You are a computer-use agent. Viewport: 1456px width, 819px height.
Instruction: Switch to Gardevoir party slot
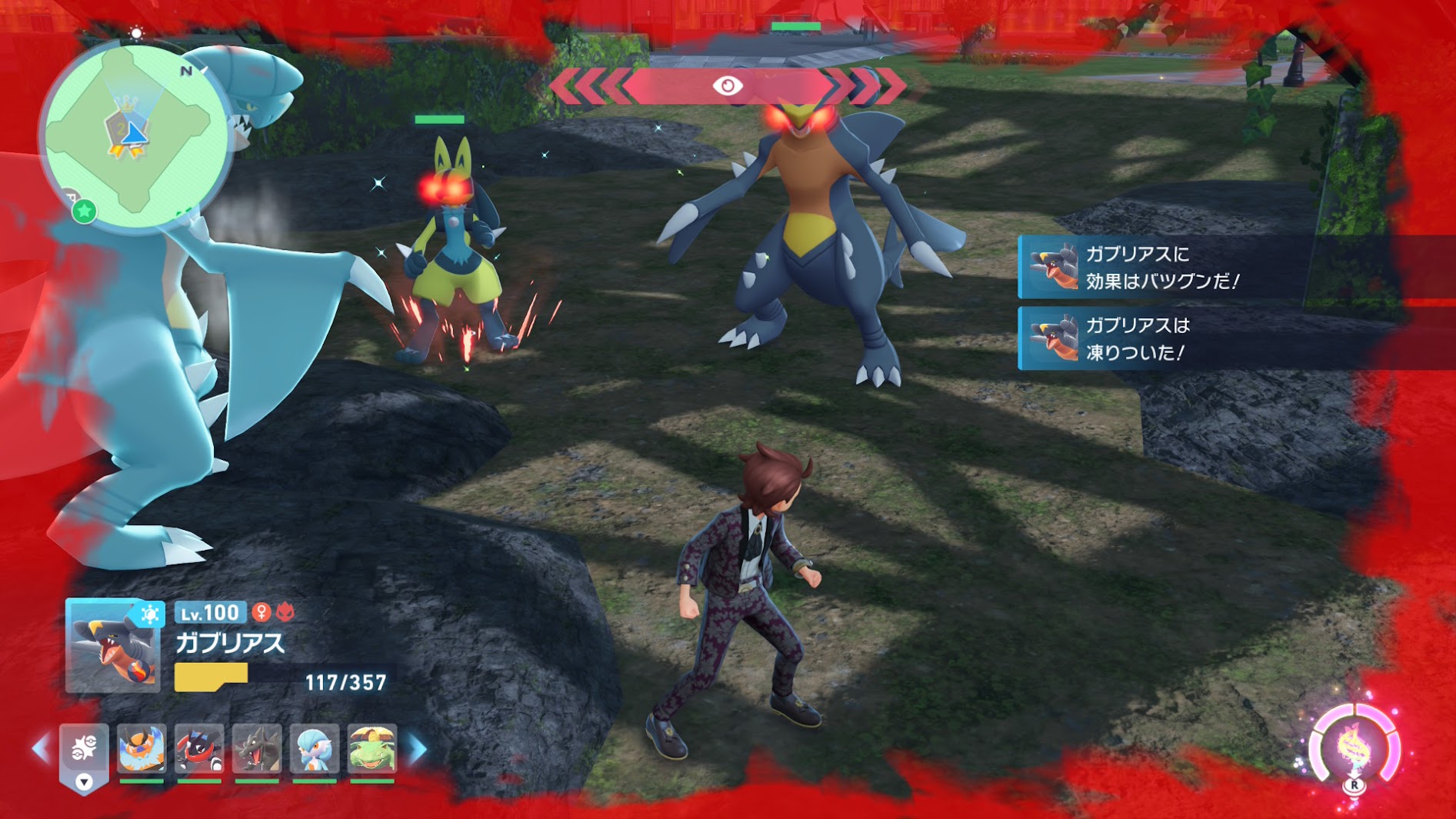point(315,748)
